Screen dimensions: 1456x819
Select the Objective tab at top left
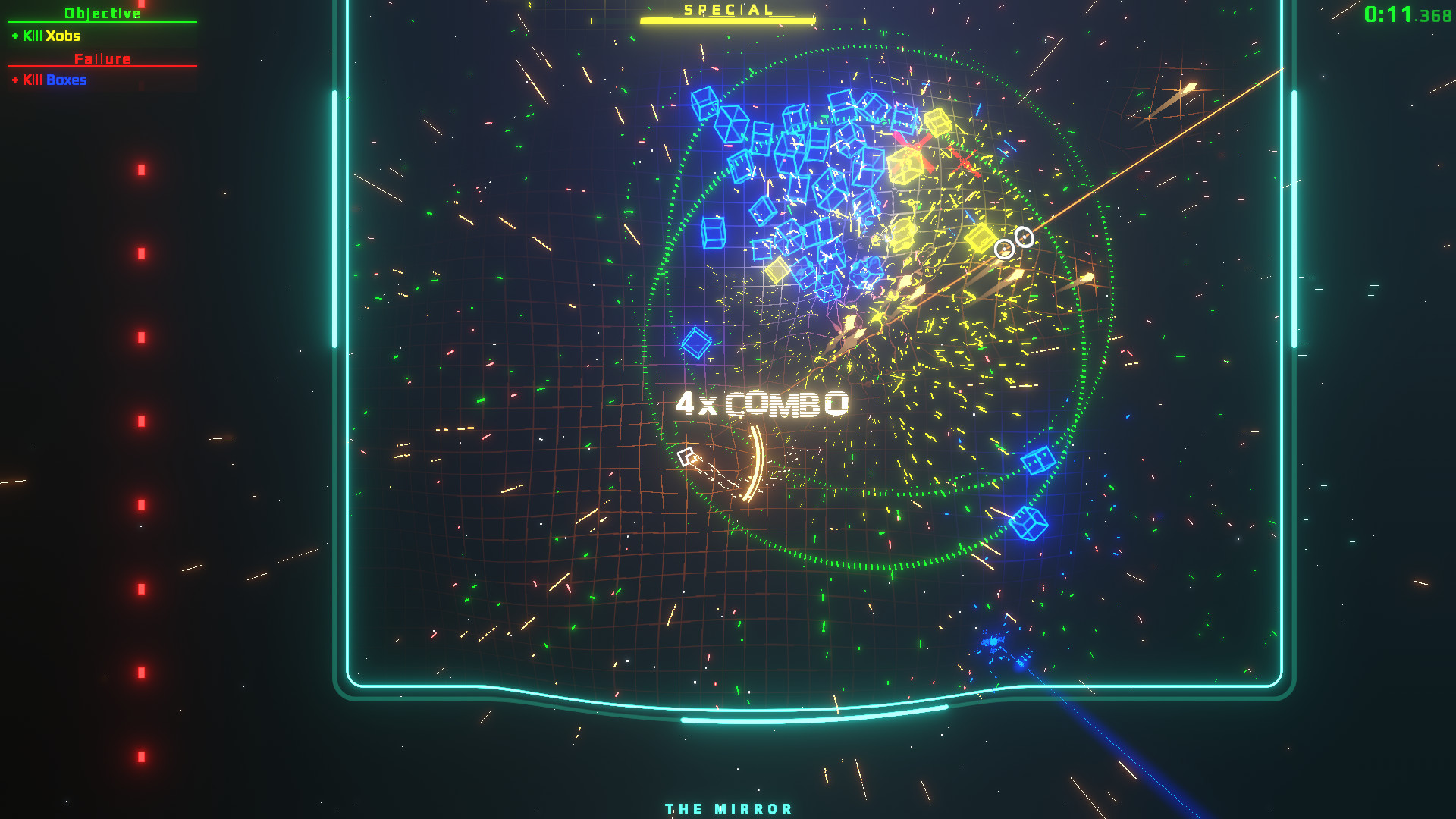click(x=102, y=11)
